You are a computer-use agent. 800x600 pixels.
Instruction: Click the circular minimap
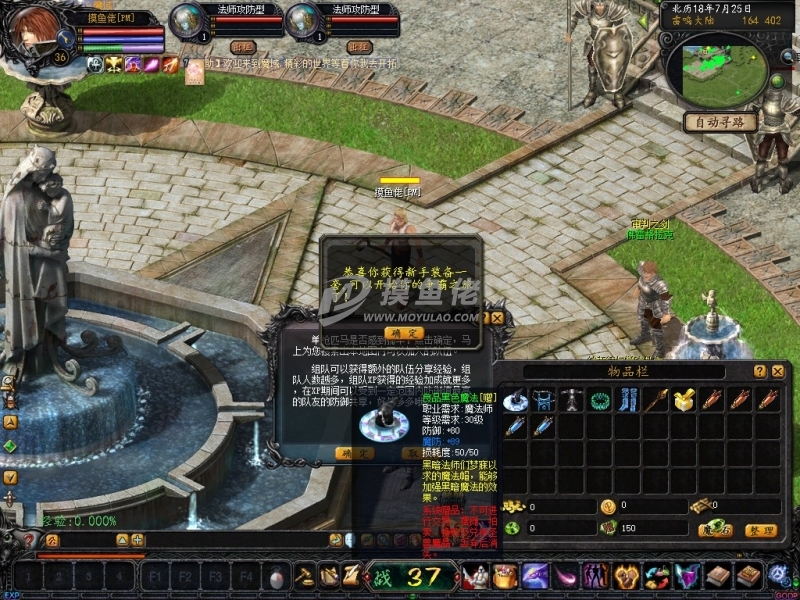coord(717,68)
